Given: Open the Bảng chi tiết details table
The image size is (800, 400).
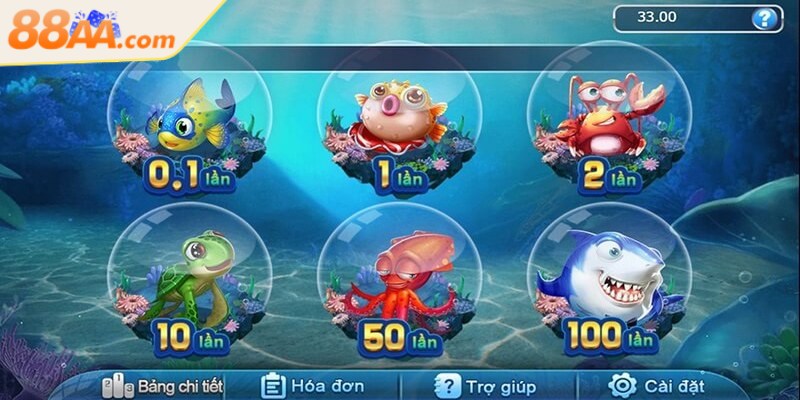Looking at the screenshot, I should [165, 385].
